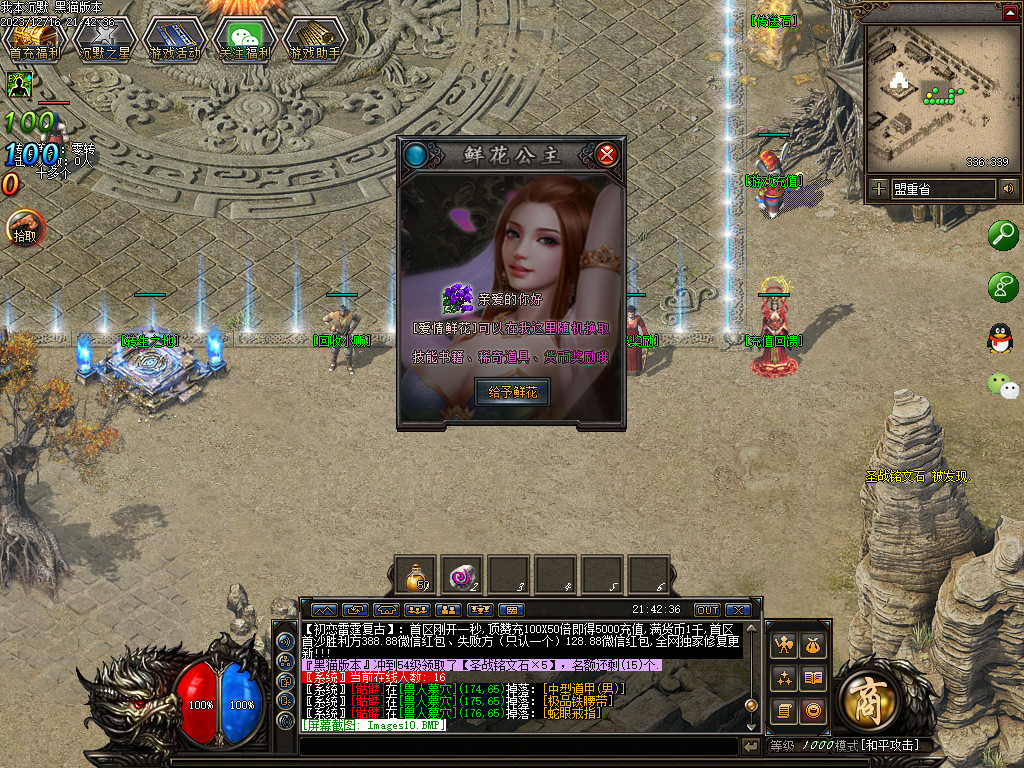Click the 拾取 pickup button
The height and width of the screenshot is (768, 1024).
[x=24, y=230]
